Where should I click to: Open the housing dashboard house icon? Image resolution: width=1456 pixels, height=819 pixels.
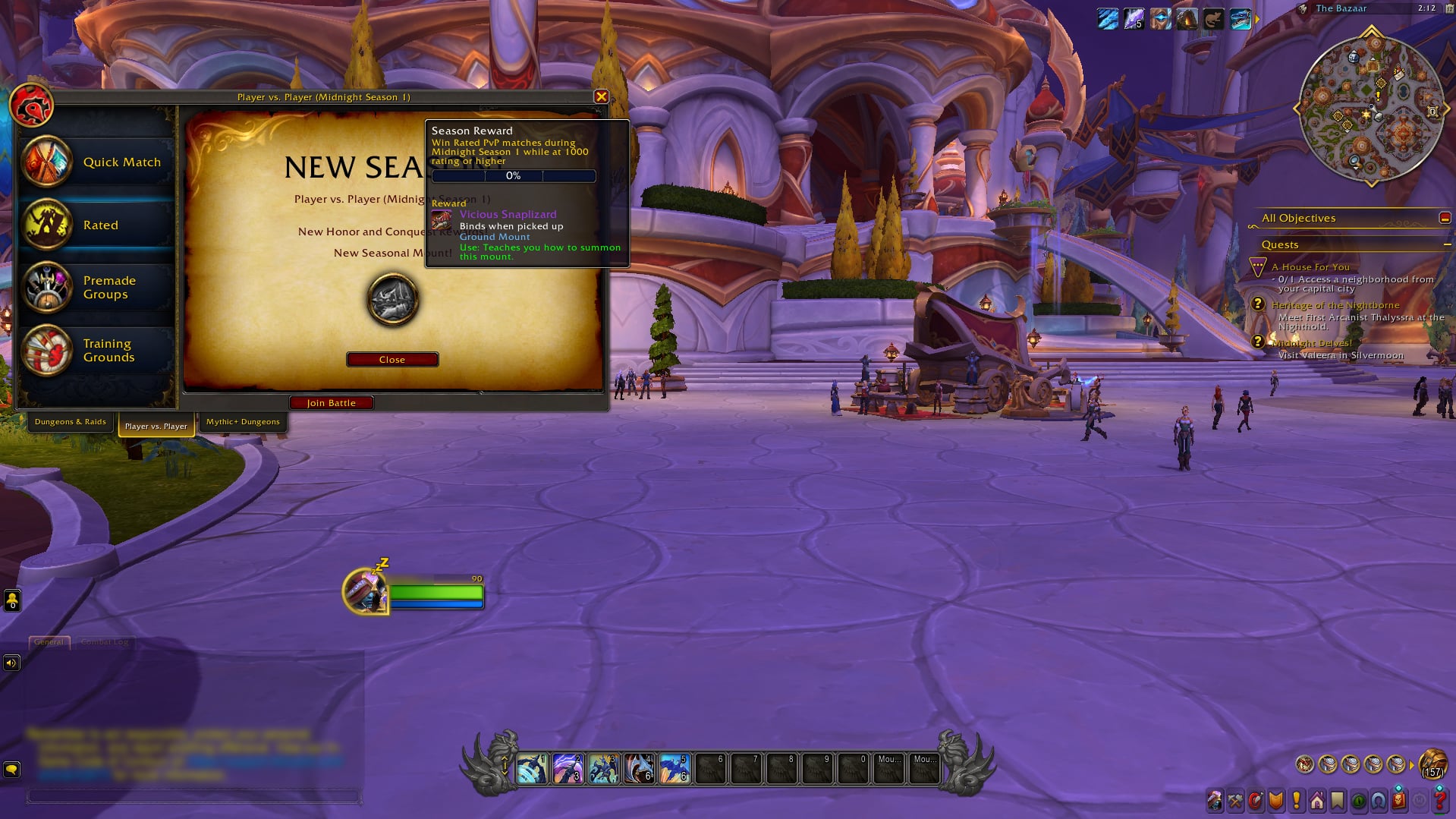tap(1316, 801)
